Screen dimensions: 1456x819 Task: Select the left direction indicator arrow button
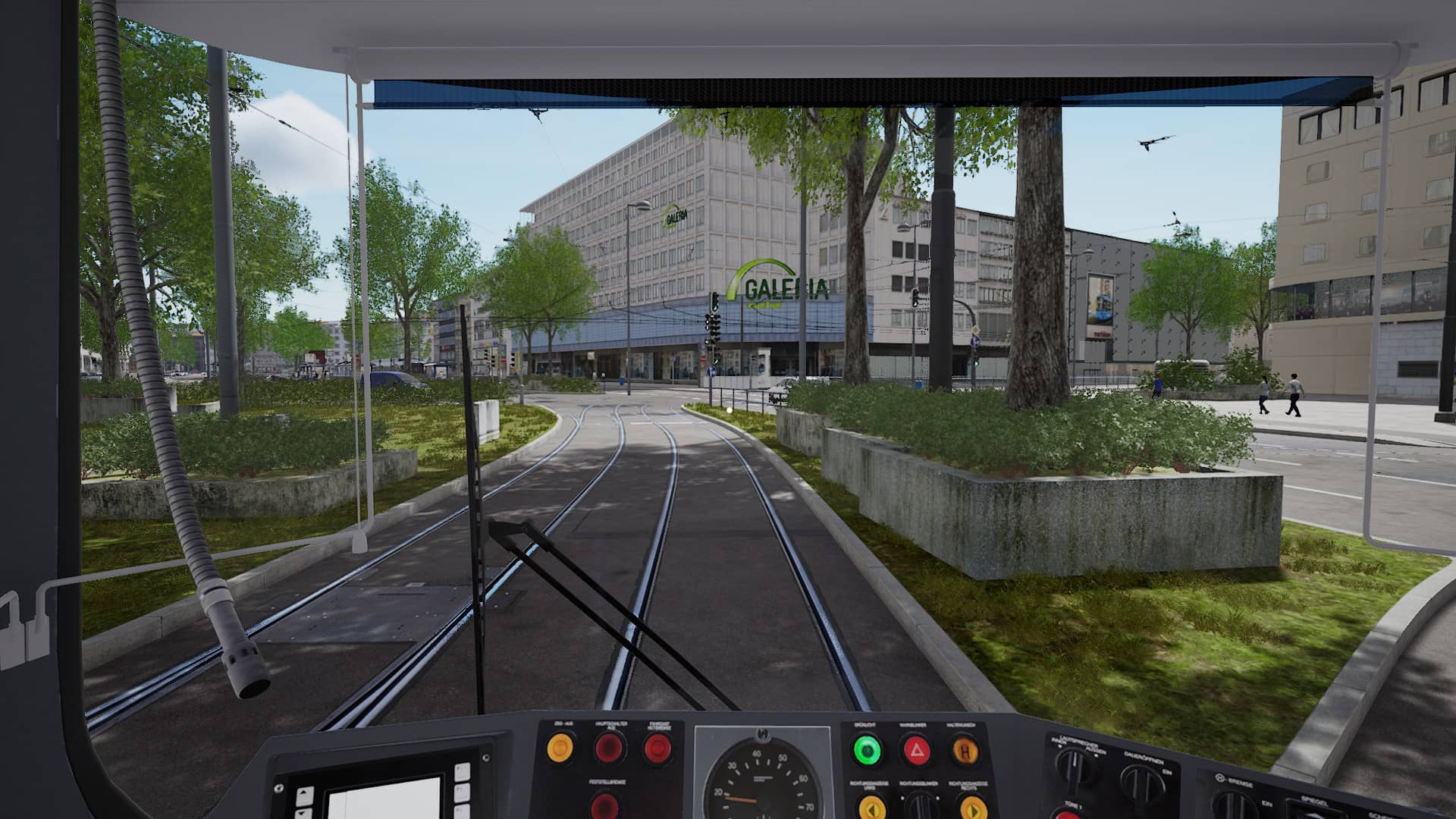pos(873,807)
